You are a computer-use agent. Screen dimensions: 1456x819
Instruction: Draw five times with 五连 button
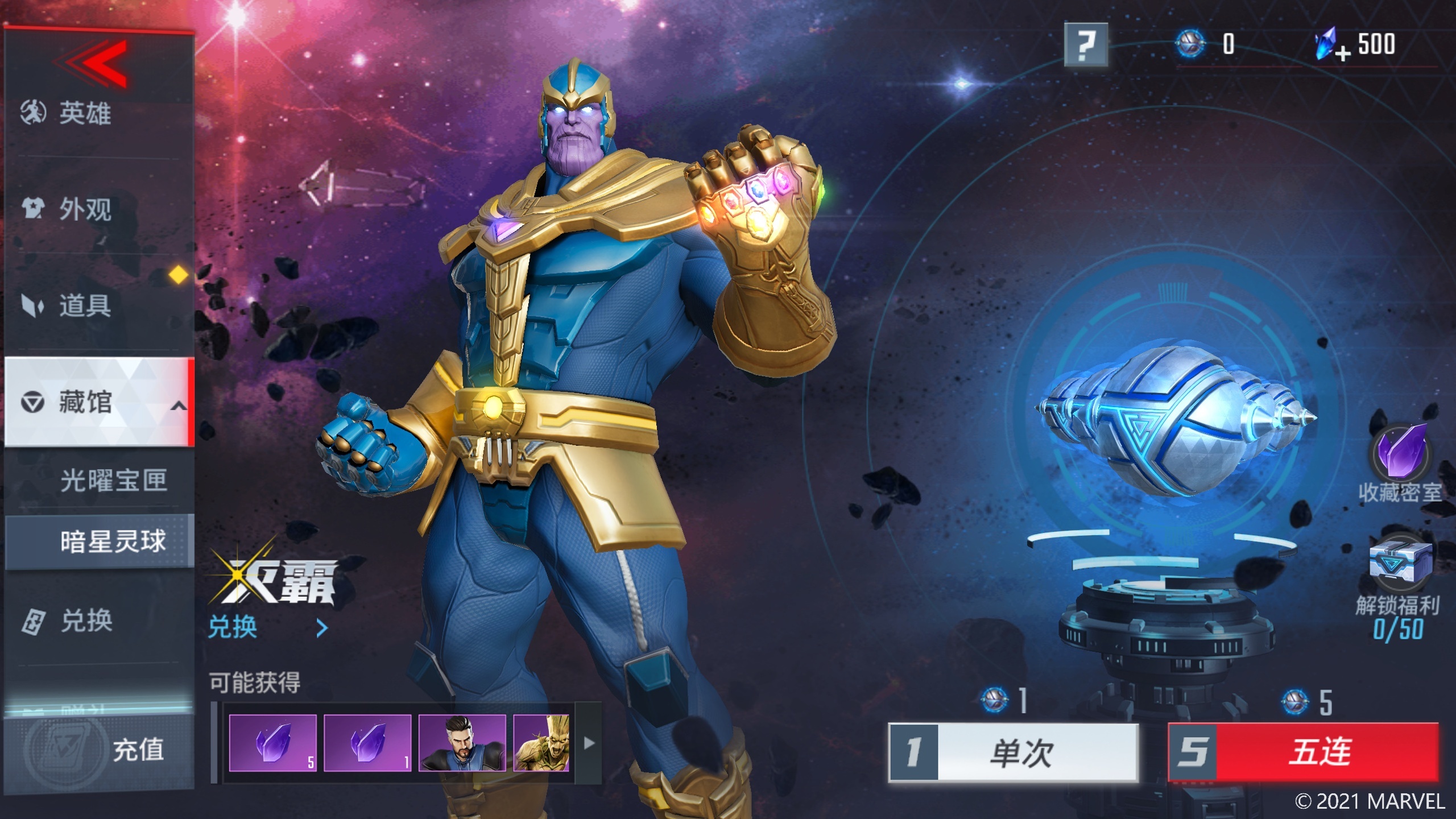(x=1304, y=752)
